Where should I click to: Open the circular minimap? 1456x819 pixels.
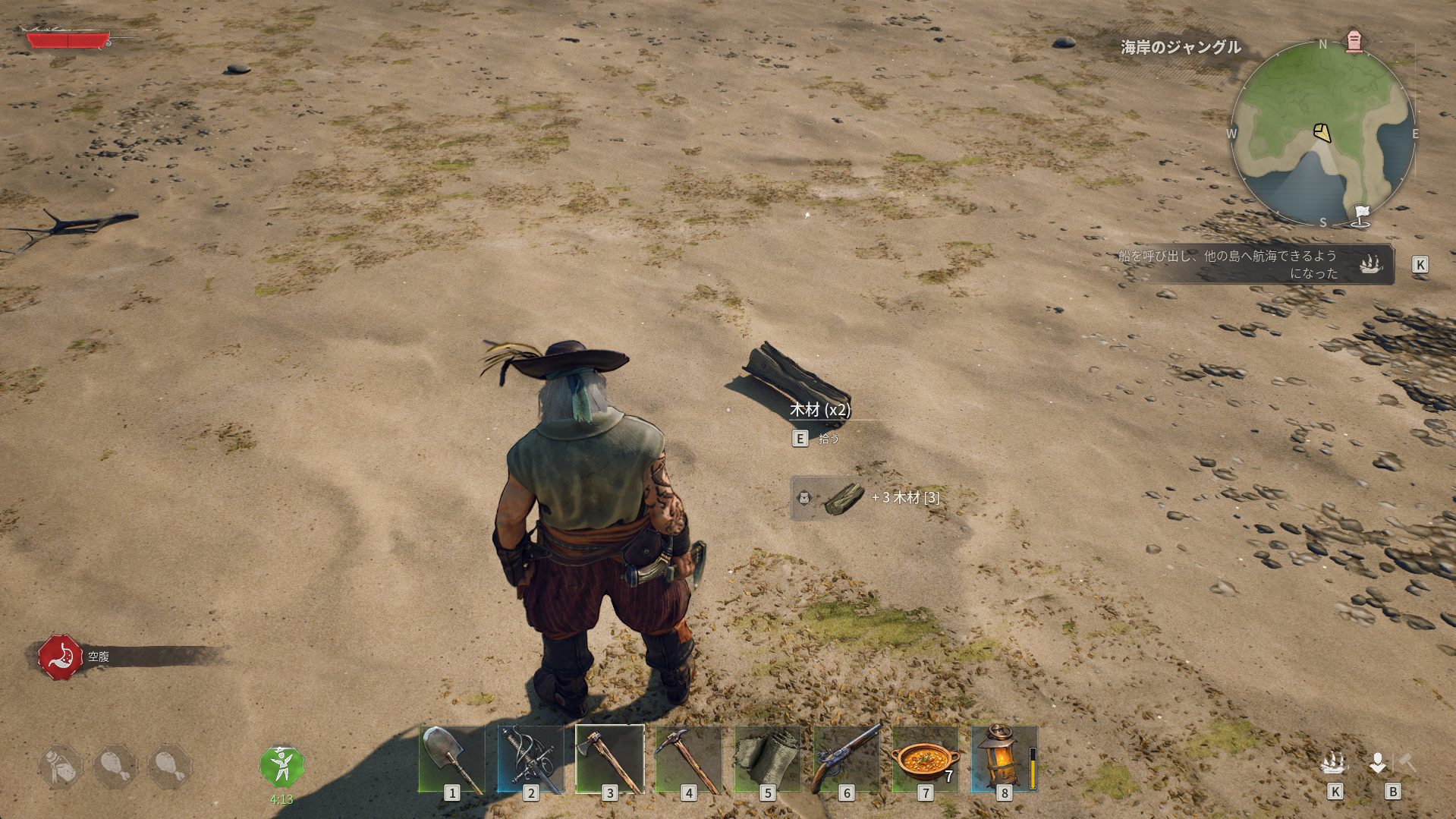tap(1322, 134)
